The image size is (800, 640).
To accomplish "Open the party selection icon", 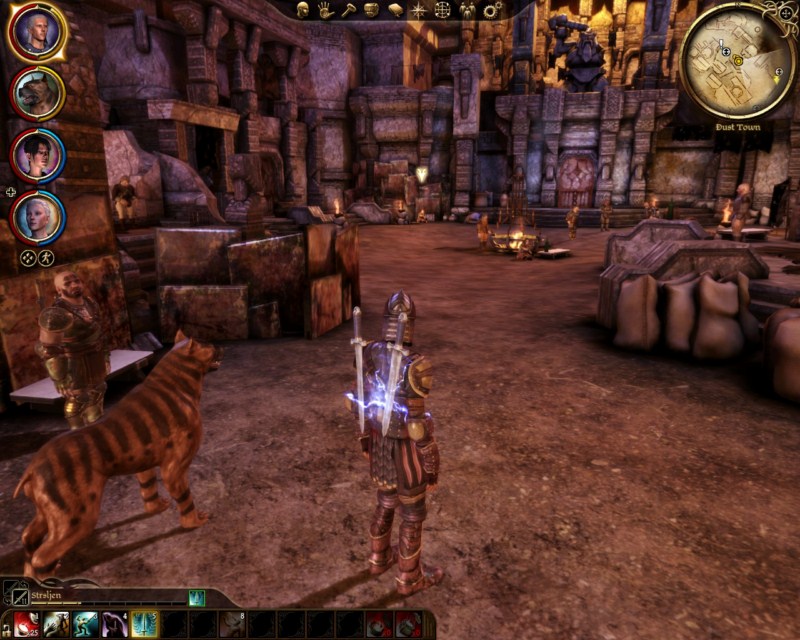I will [x=467, y=10].
